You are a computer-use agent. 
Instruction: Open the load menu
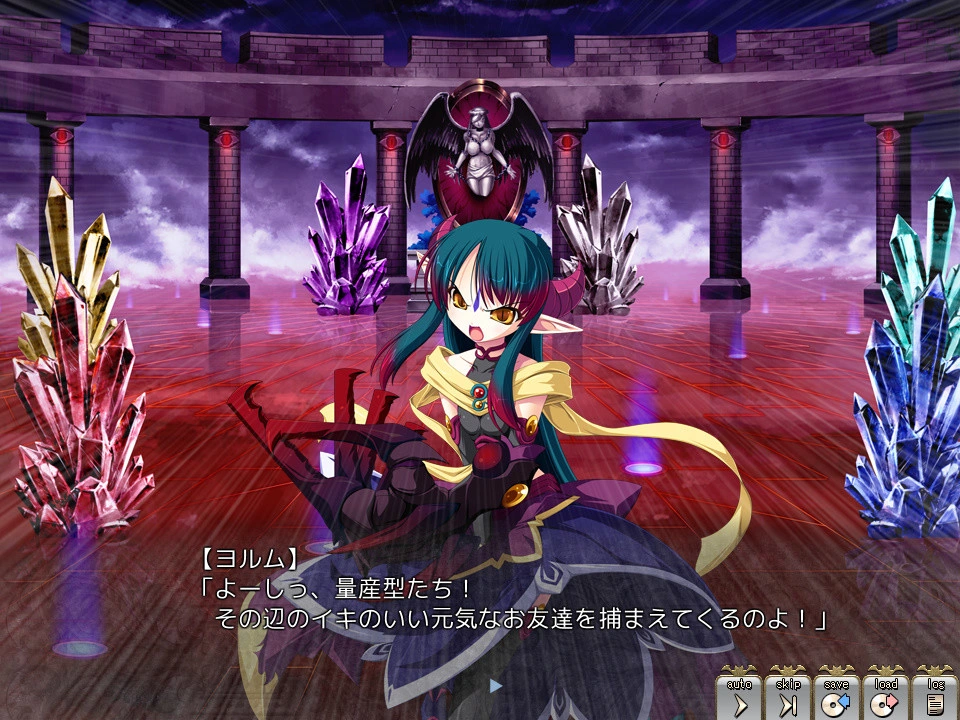[886, 697]
